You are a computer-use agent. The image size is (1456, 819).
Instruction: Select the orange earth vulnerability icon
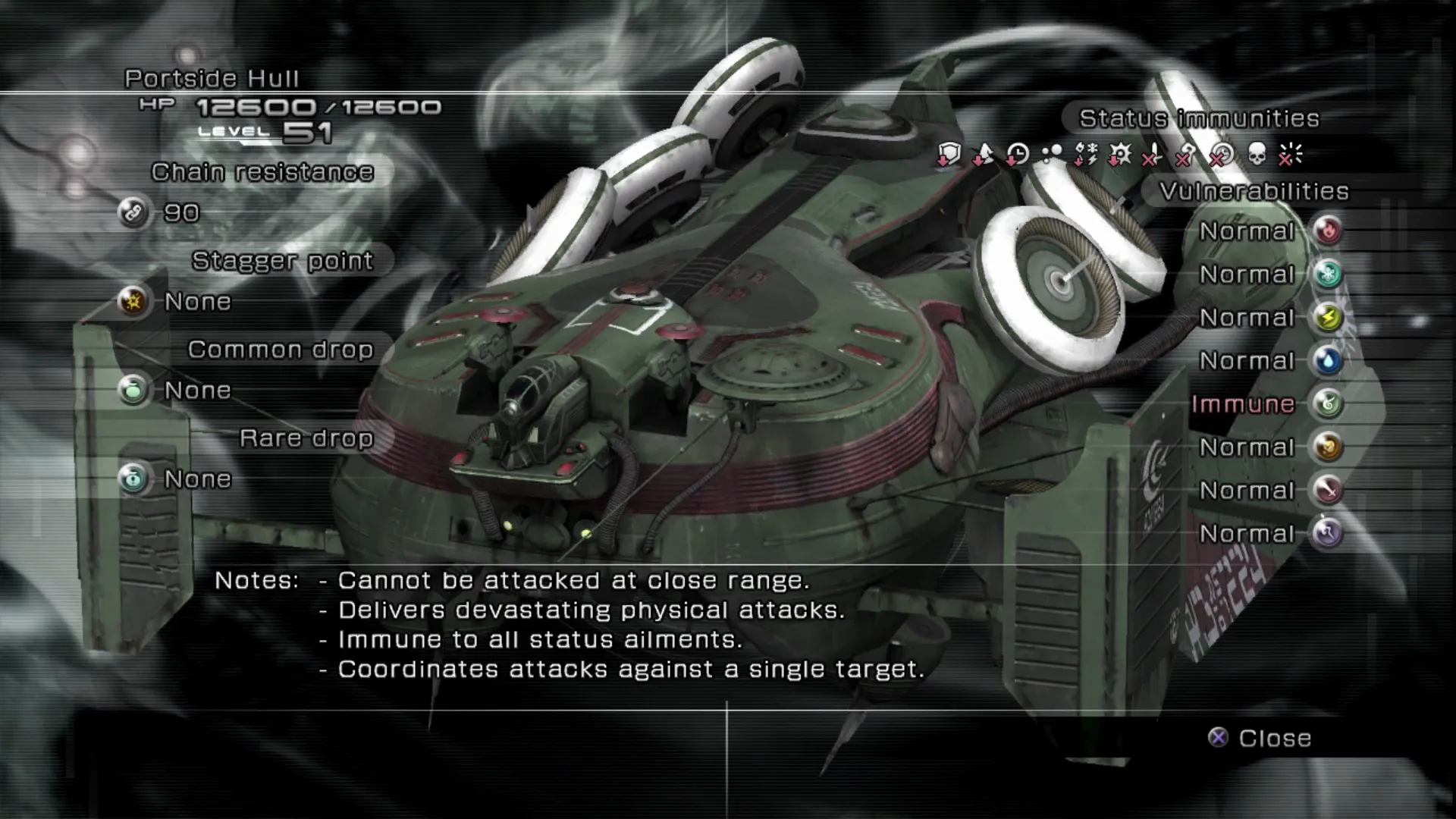(x=1328, y=447)
